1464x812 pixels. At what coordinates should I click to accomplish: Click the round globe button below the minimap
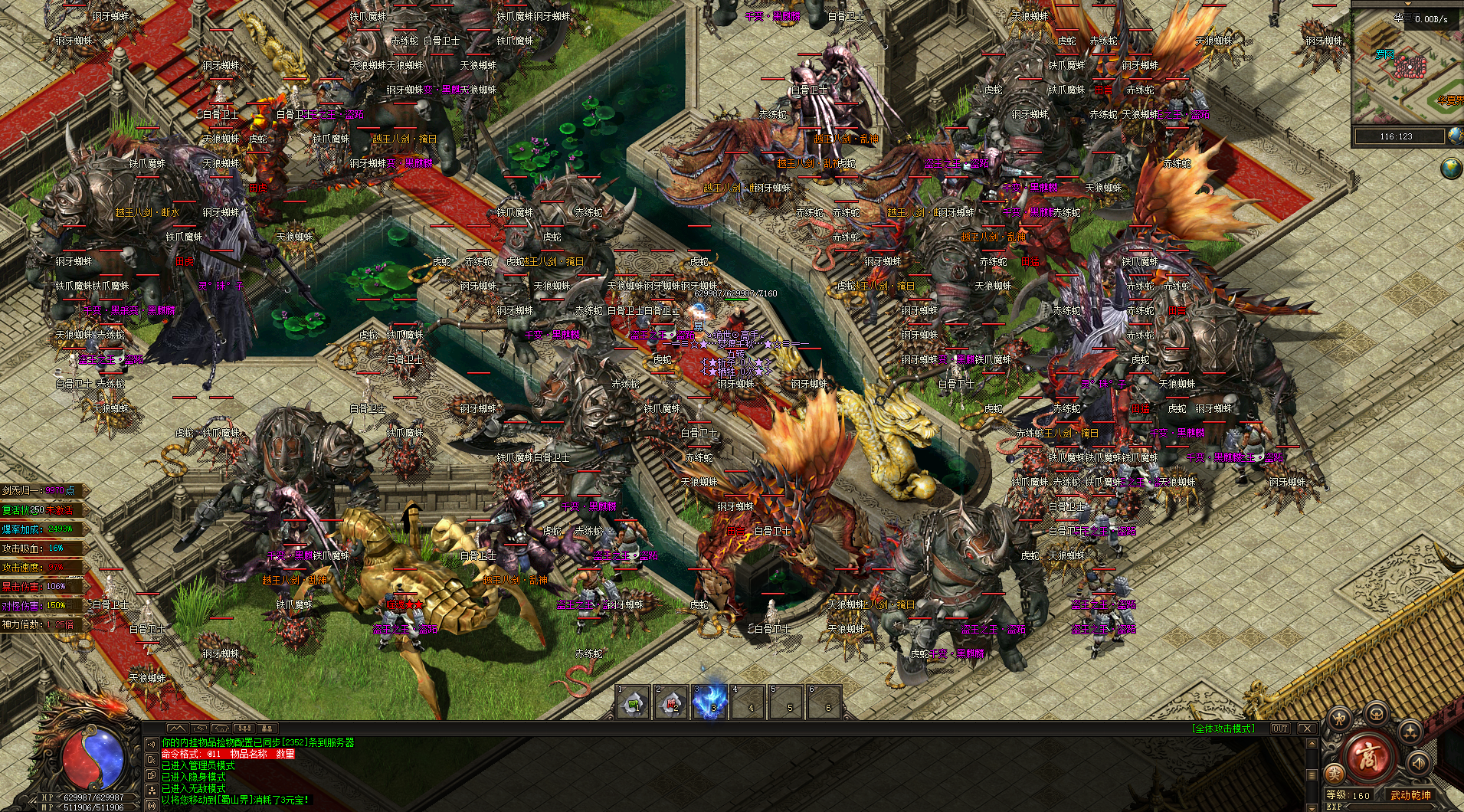pos(1450,168)
